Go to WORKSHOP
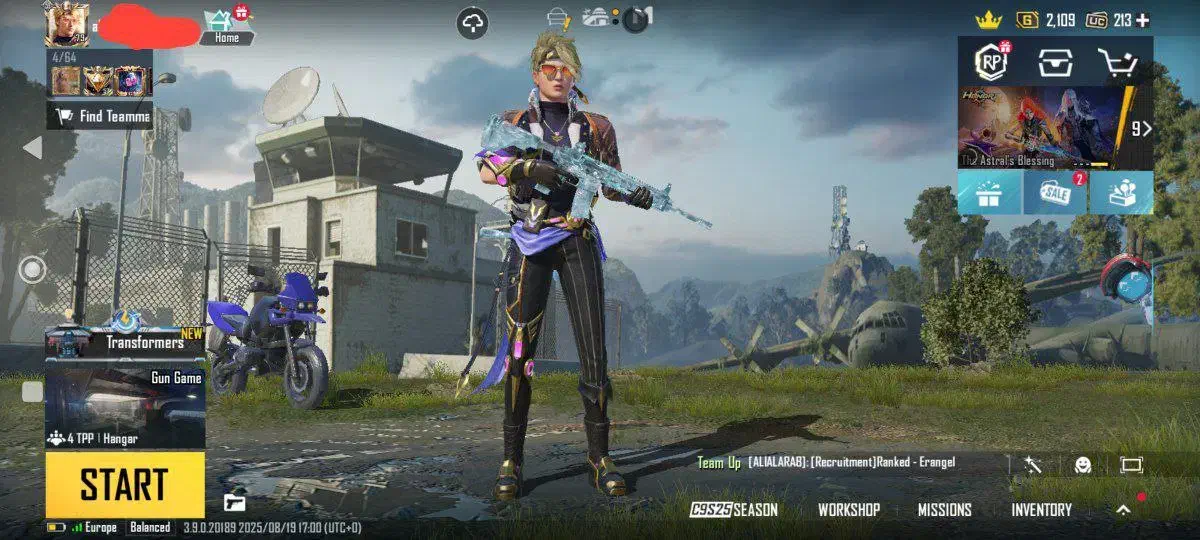 (x=849, y=510)
